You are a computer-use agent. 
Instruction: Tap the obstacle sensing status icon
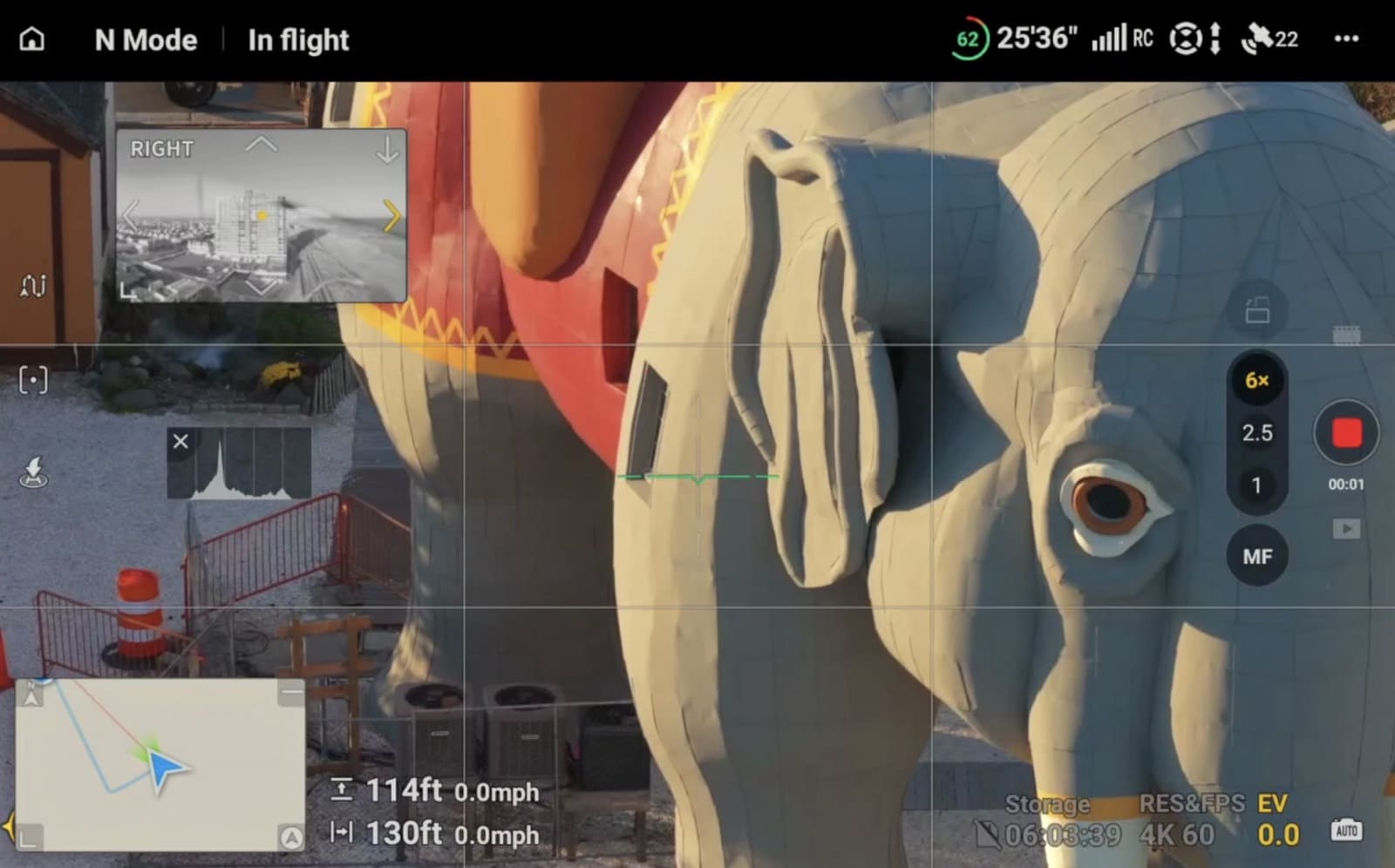pyautogui.click(x=1187, y=38)
